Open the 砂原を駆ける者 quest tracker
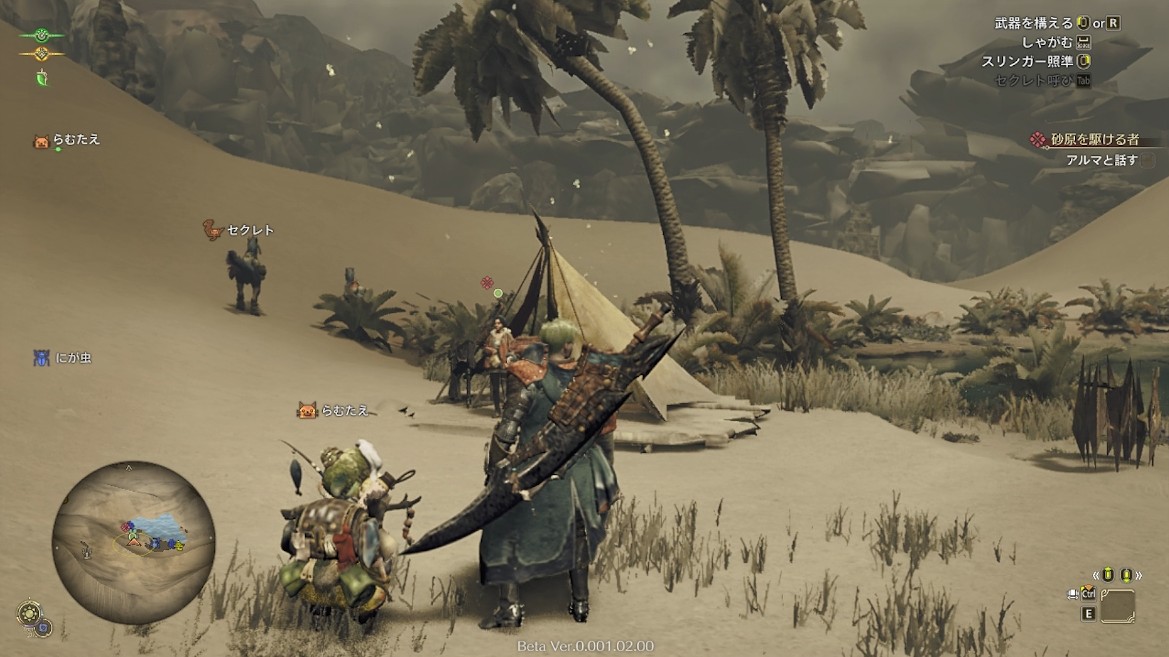Screen dimensions: 1169x657 [x=1096, y=140]
